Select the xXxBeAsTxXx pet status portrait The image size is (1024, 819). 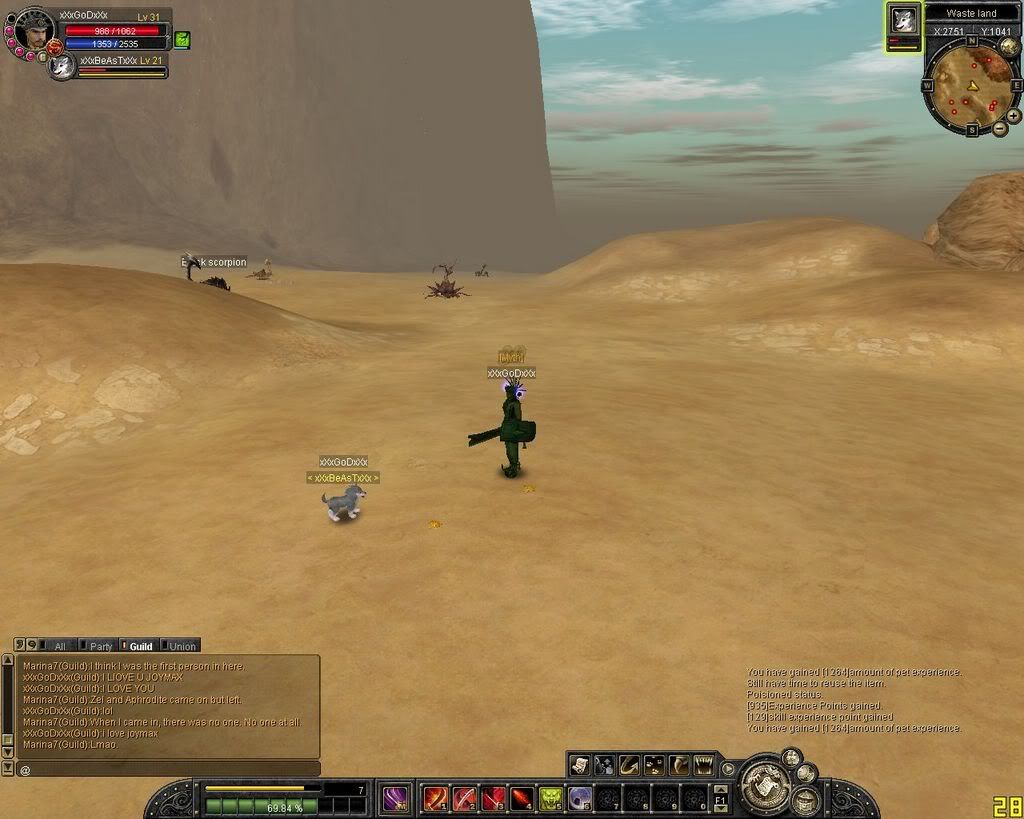tap(63, 66)
